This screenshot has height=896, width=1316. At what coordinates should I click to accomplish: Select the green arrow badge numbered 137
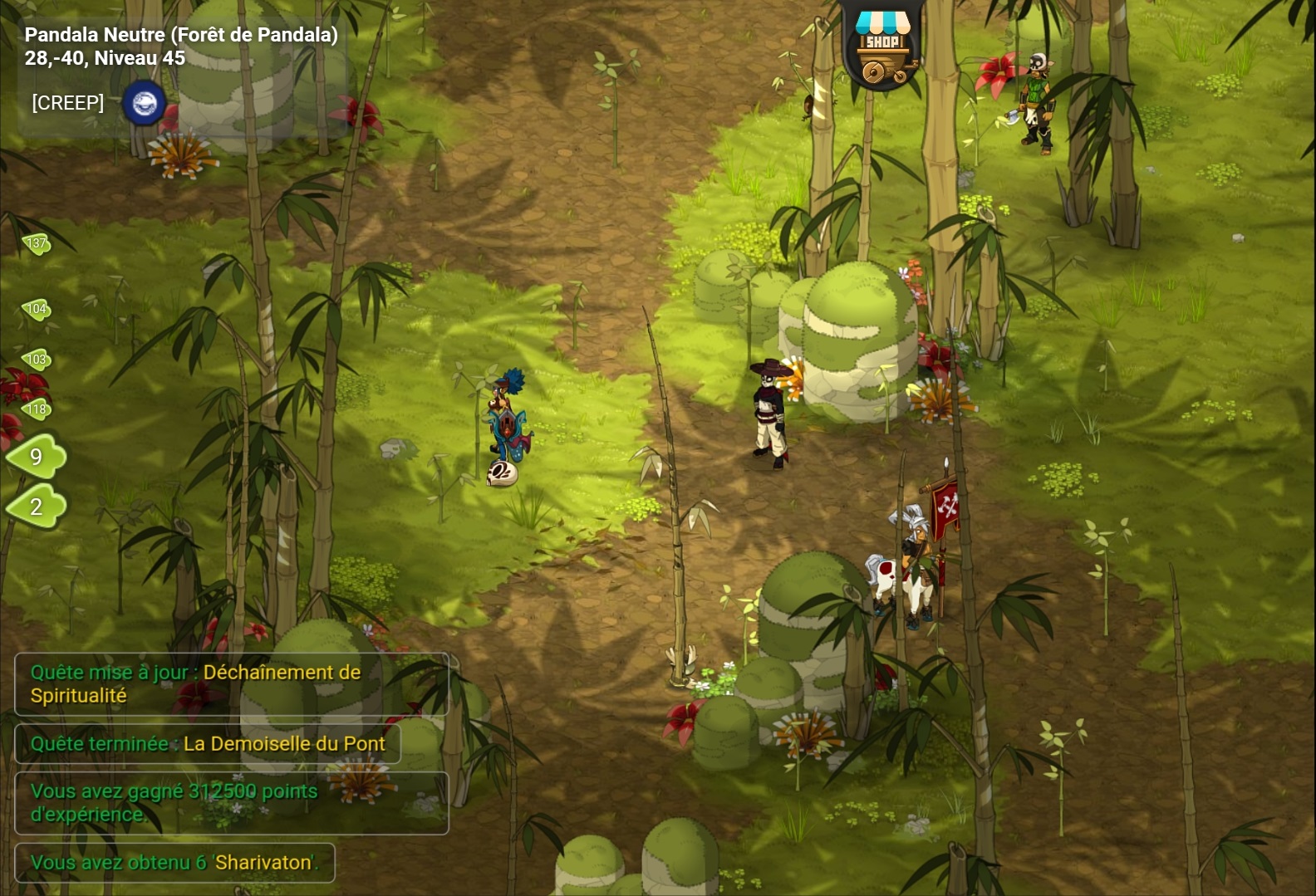(36, 243)
